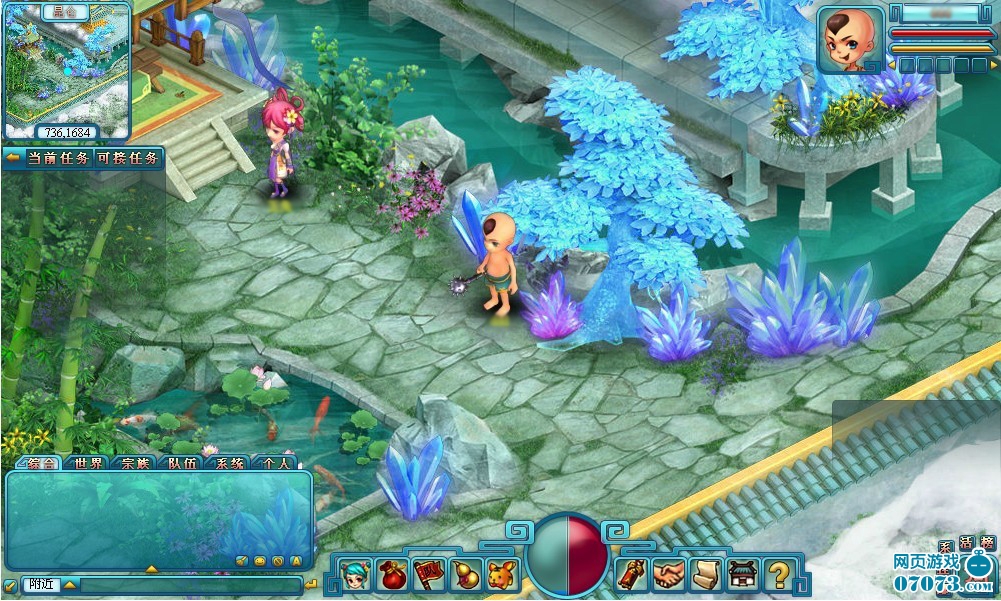Open the paper scroll quest icon

(x=706, y=574)
